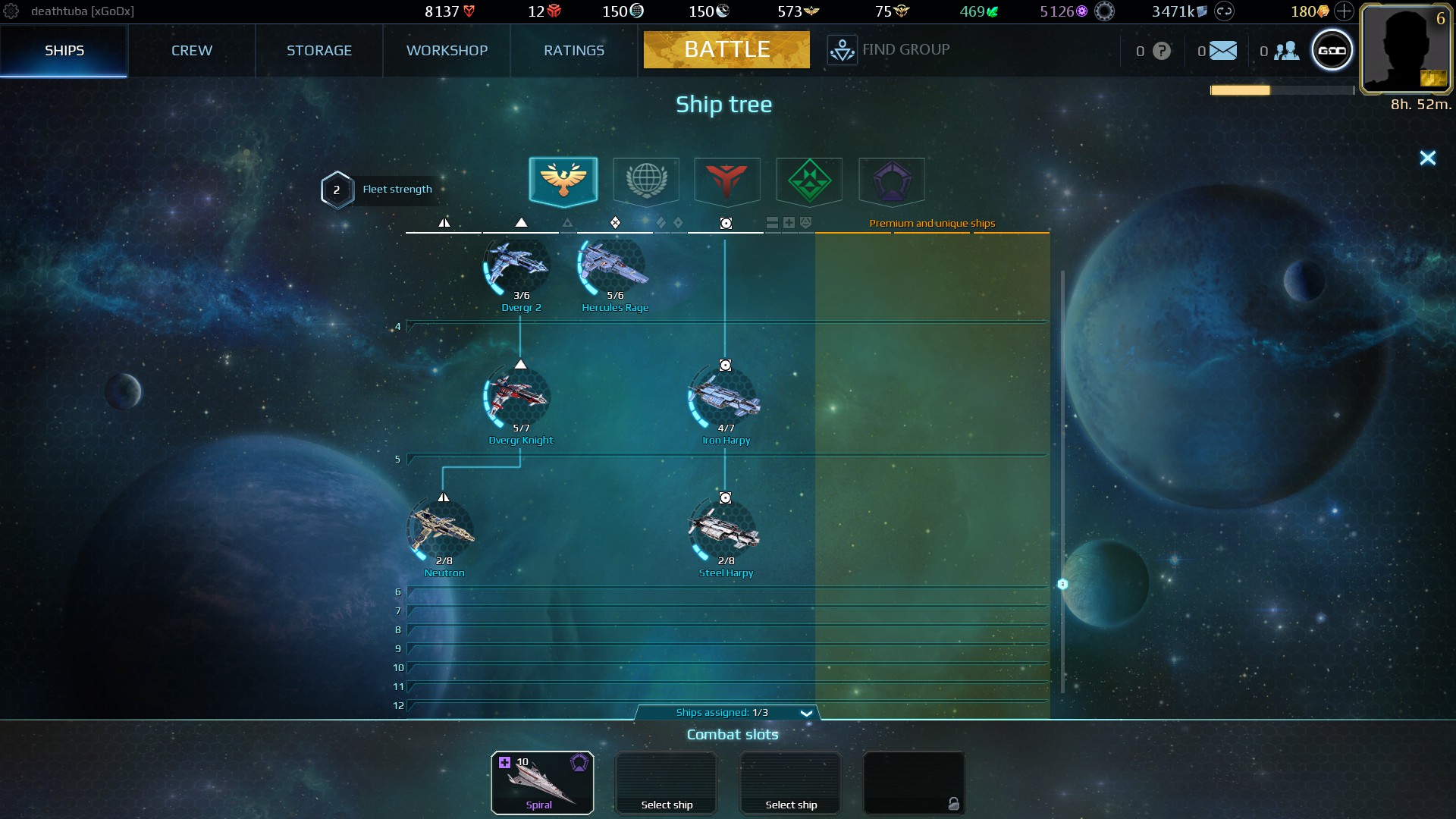Go to the Workshop tab
The height and width of the screenshot is (819, 1456).
point(447,50)
